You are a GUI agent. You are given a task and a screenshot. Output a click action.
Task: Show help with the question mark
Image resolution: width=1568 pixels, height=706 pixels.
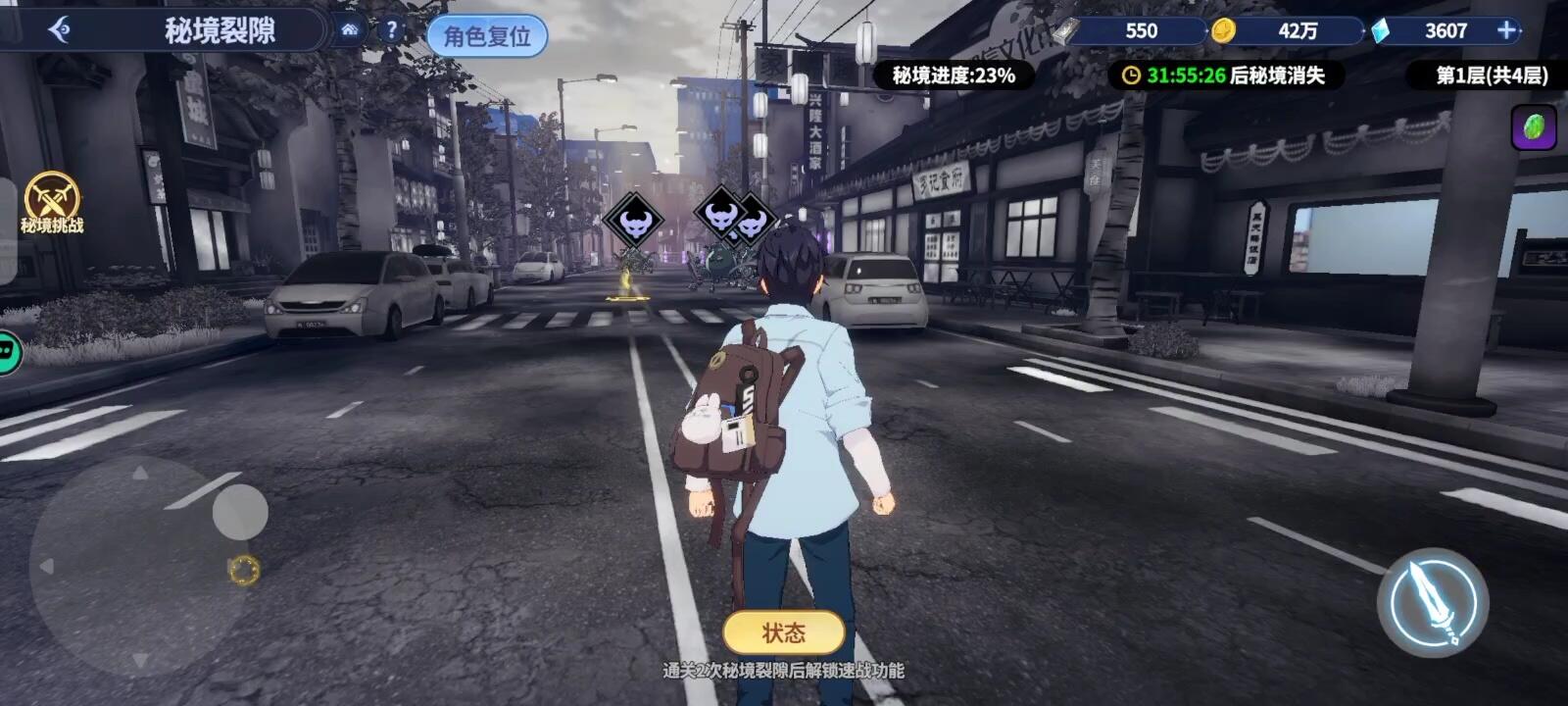click(391, 29)
